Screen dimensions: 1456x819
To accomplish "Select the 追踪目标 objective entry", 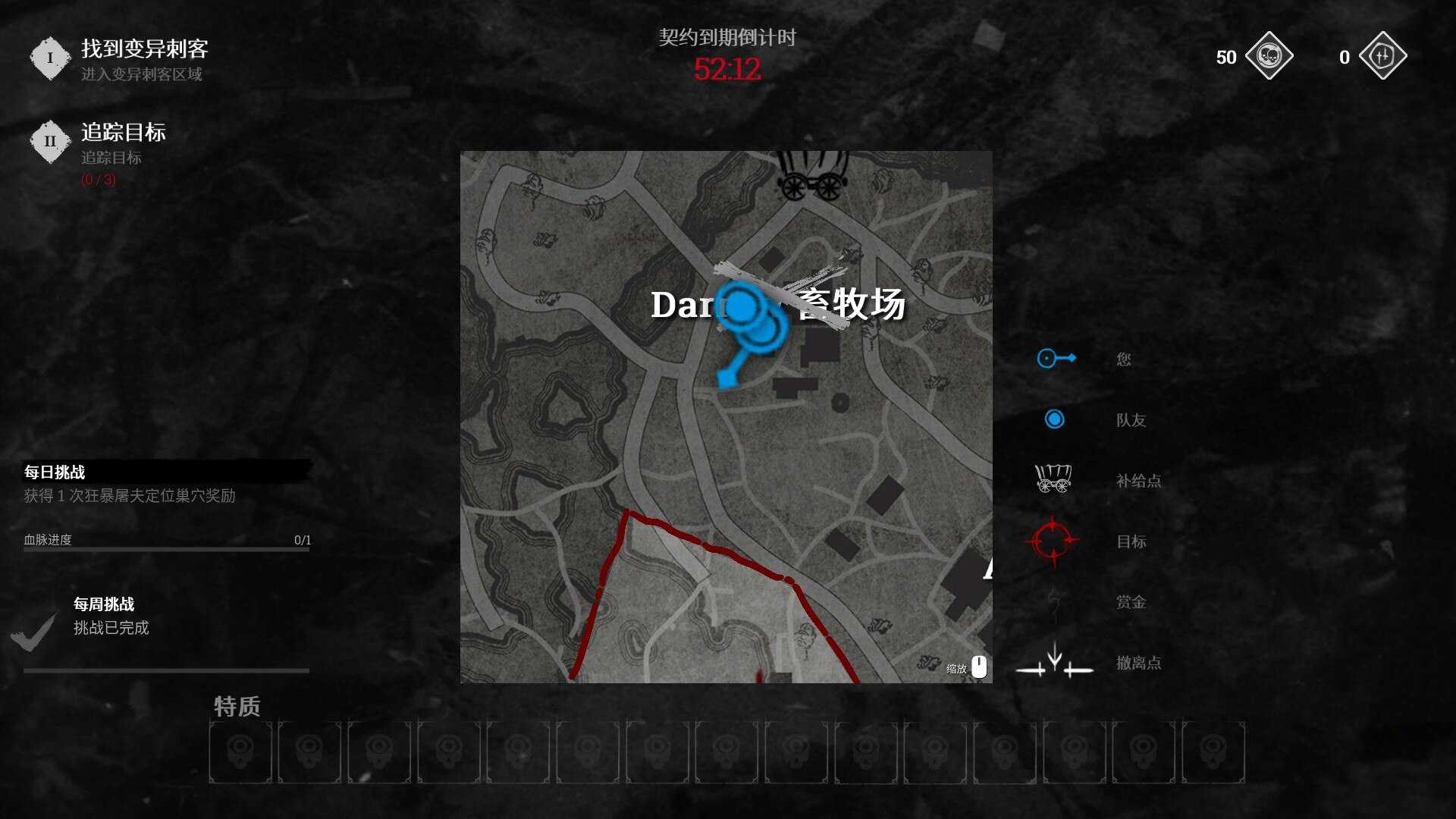I will 123,133.
